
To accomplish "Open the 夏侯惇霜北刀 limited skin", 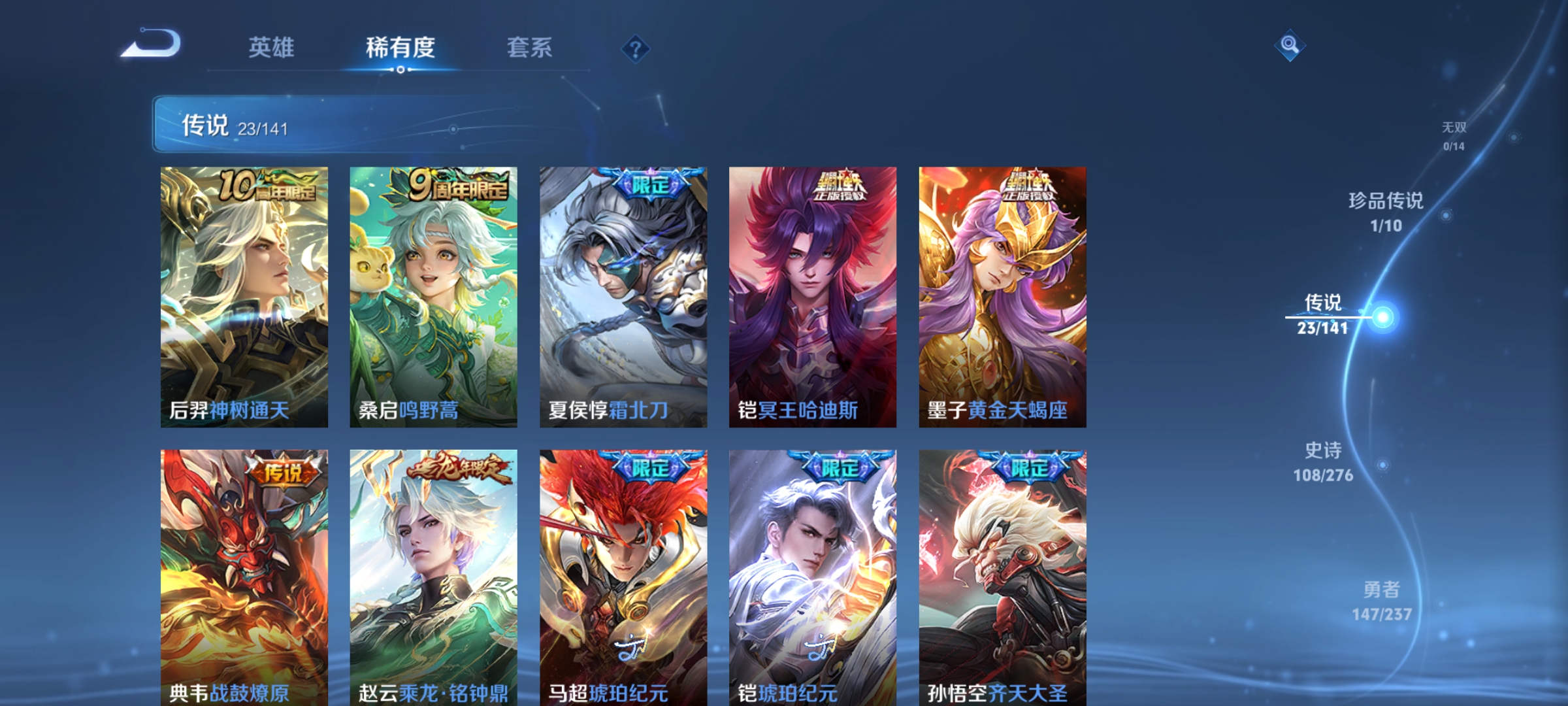I will [623, 294].
